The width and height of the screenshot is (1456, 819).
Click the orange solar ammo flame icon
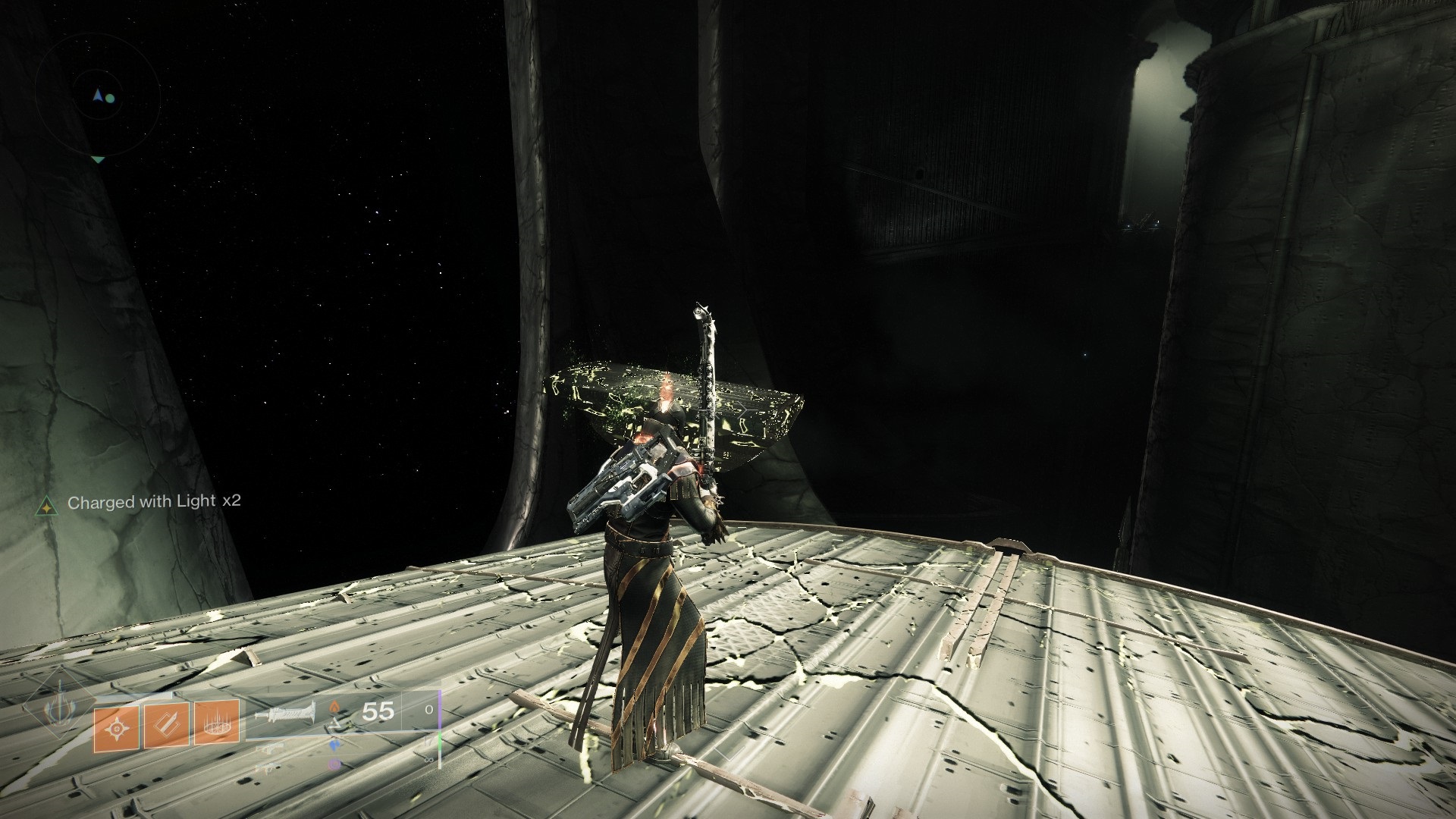pos(335,708)
